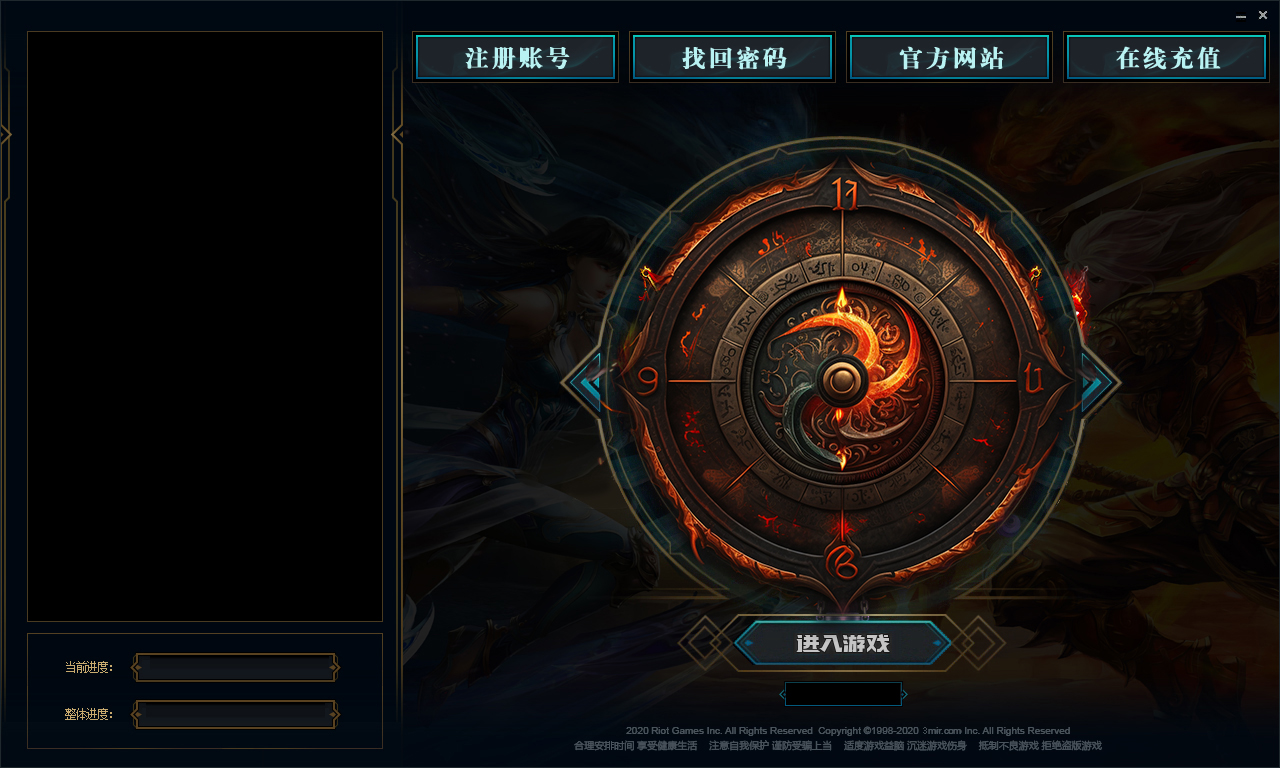Click the 当前进度 progress bar
1280x768 pixels.
pos(235,666)
